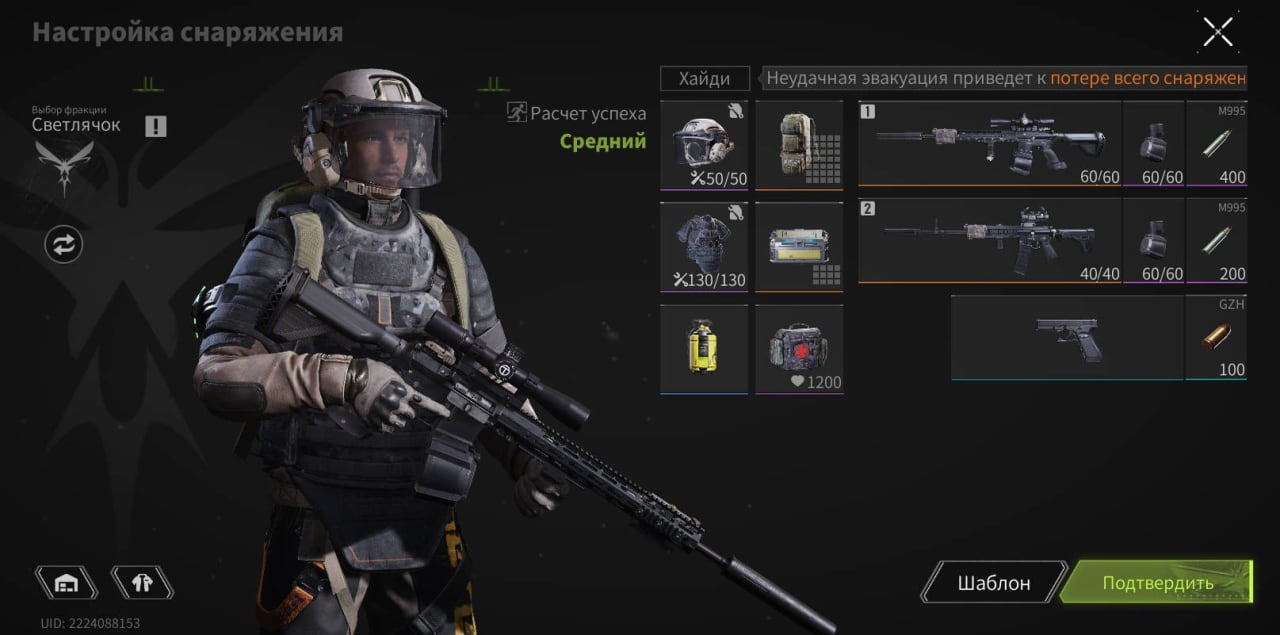
Task: Select the medical bag slot with 1200
Action: (x=799, y=349)
